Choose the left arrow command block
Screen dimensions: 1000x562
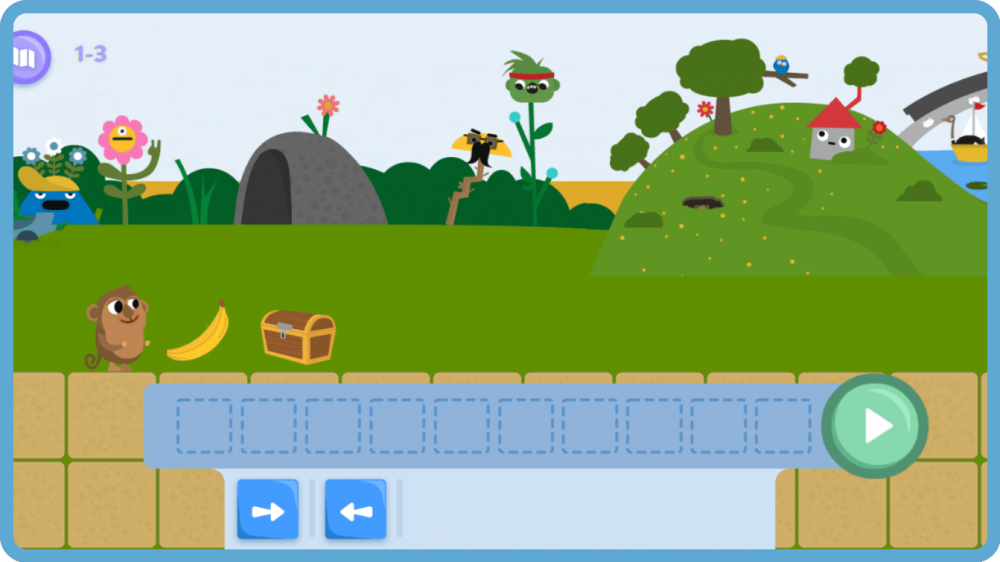(x=355, y=510)
